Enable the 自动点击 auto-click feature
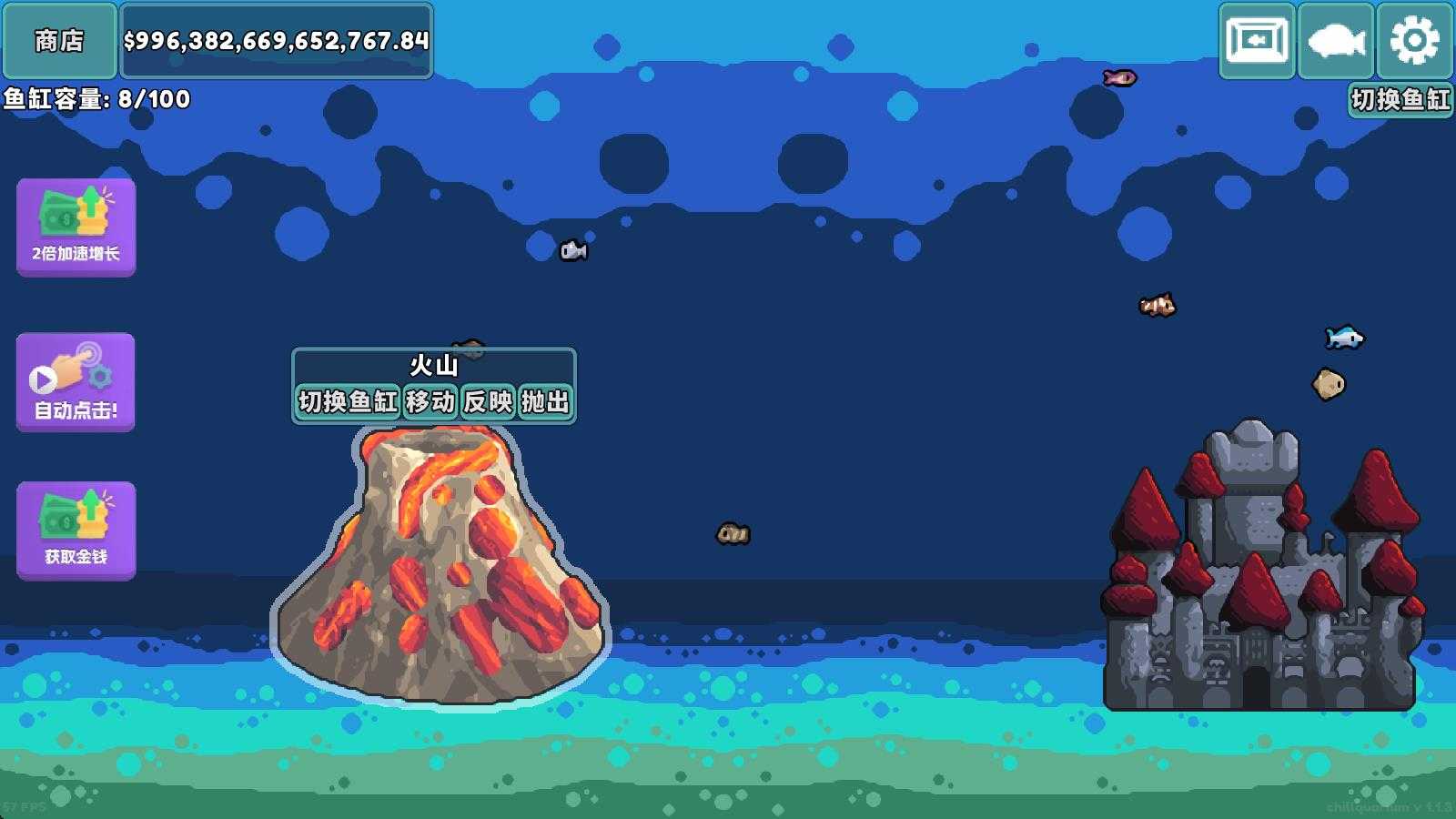This screenshot has height=819, width=1456. click(x=76, y=379)
